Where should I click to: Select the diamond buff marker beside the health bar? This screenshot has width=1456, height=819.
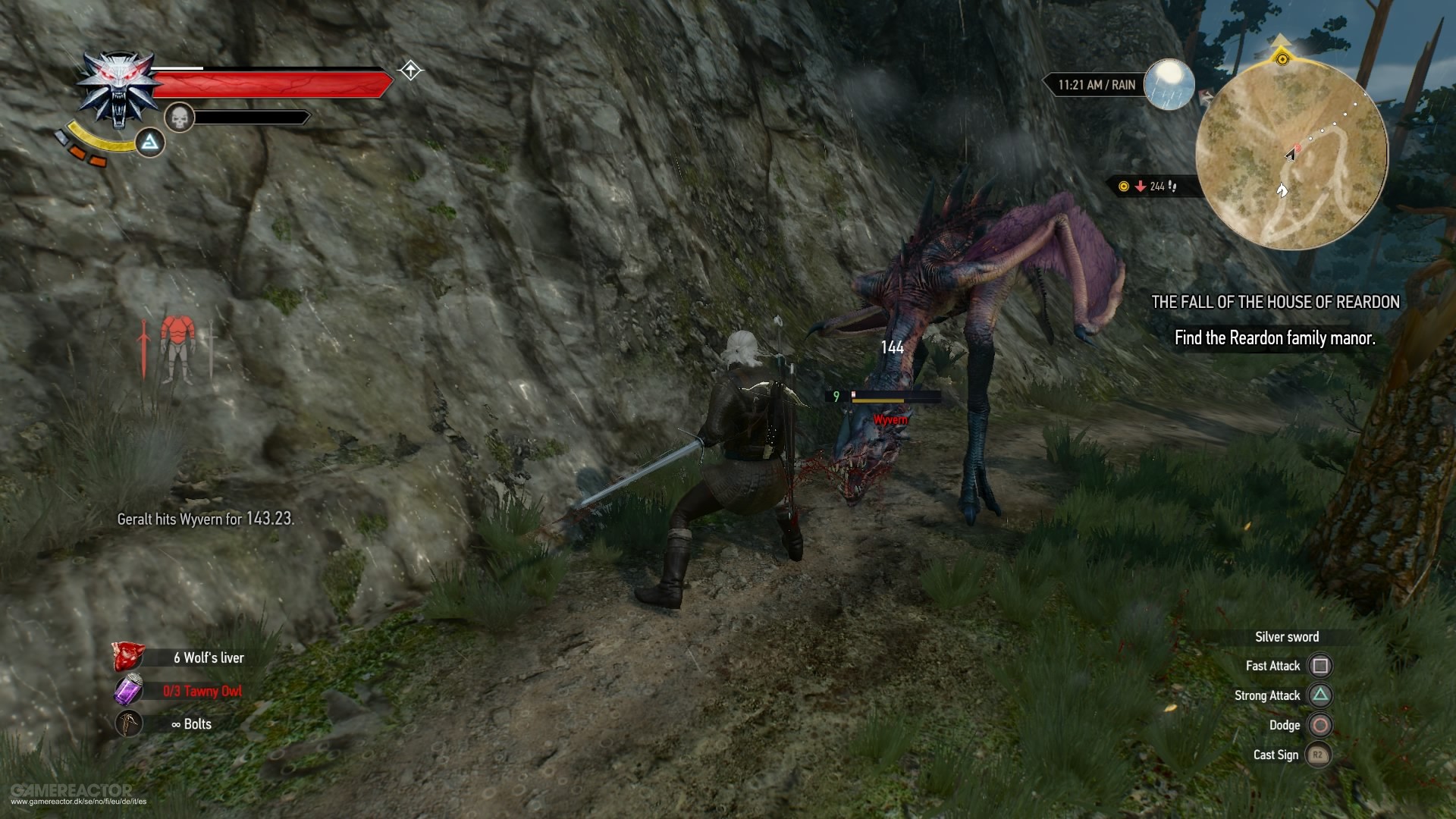pyautogui.click(x=409, y=71)
